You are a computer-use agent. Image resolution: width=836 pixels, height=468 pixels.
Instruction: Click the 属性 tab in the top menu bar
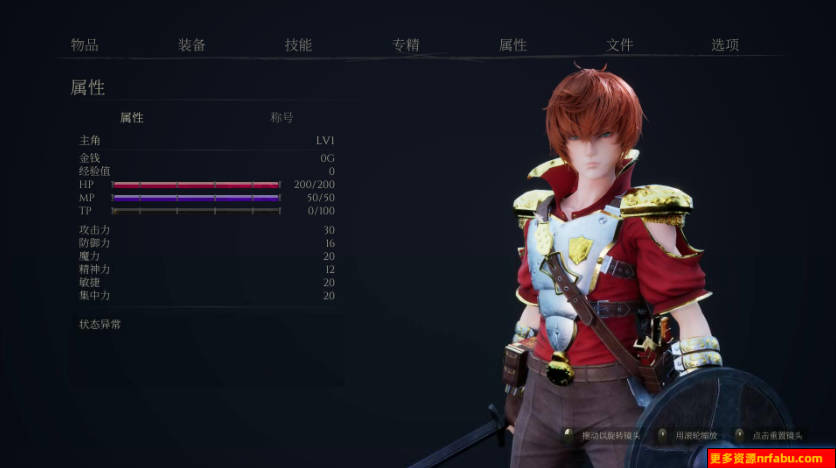[512, 45]
